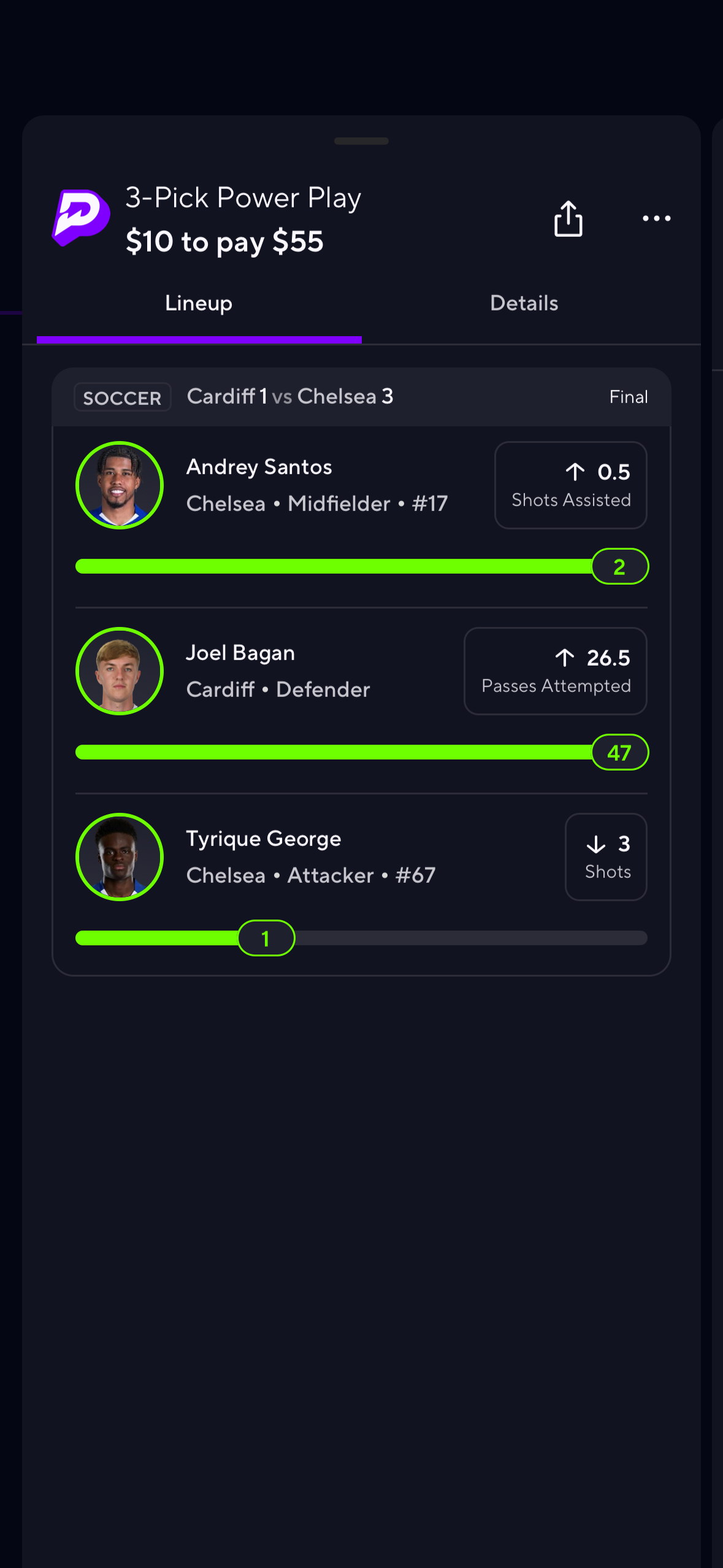The height and width of the screenshot is (1568, 723).
Task: Tap the PrizePicks logo icon
Action: pyautogui.click(x=82, y=218)
